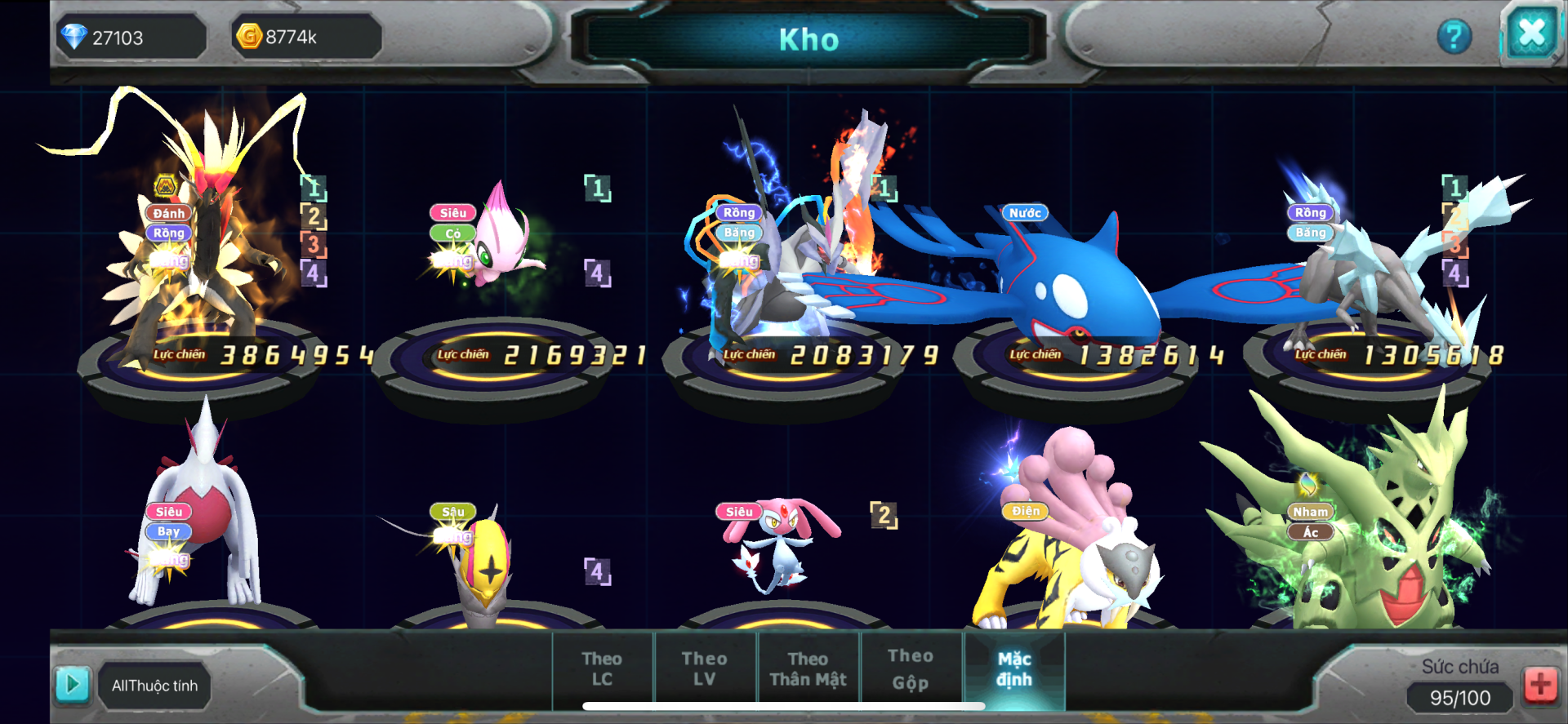1568x724 pixels.
Task: Choose the Theo Gộp tab
Action: tap(910, 668)
